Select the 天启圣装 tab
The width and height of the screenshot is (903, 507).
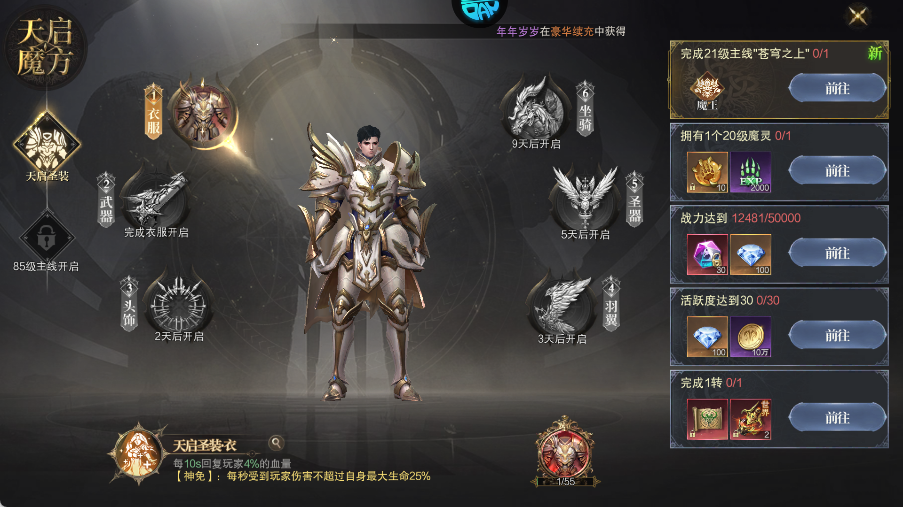46,143
